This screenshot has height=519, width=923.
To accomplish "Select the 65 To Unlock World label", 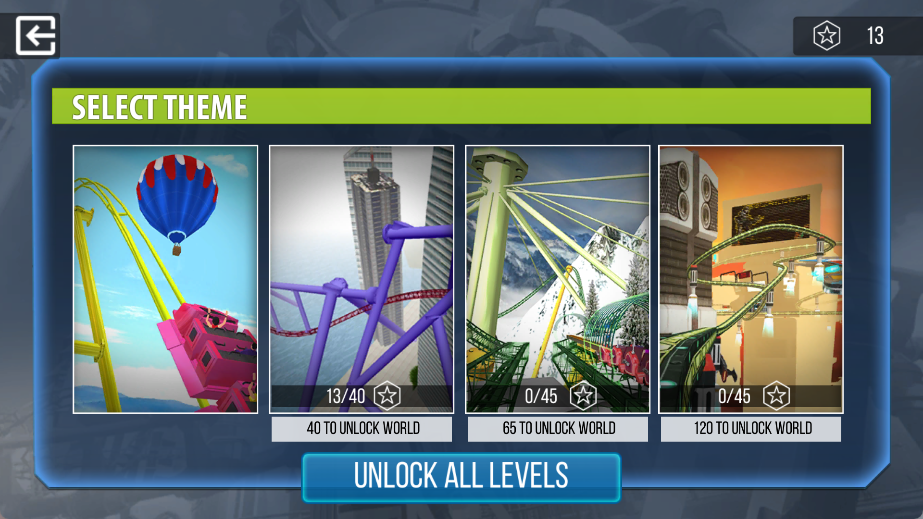I will [558, 429].
